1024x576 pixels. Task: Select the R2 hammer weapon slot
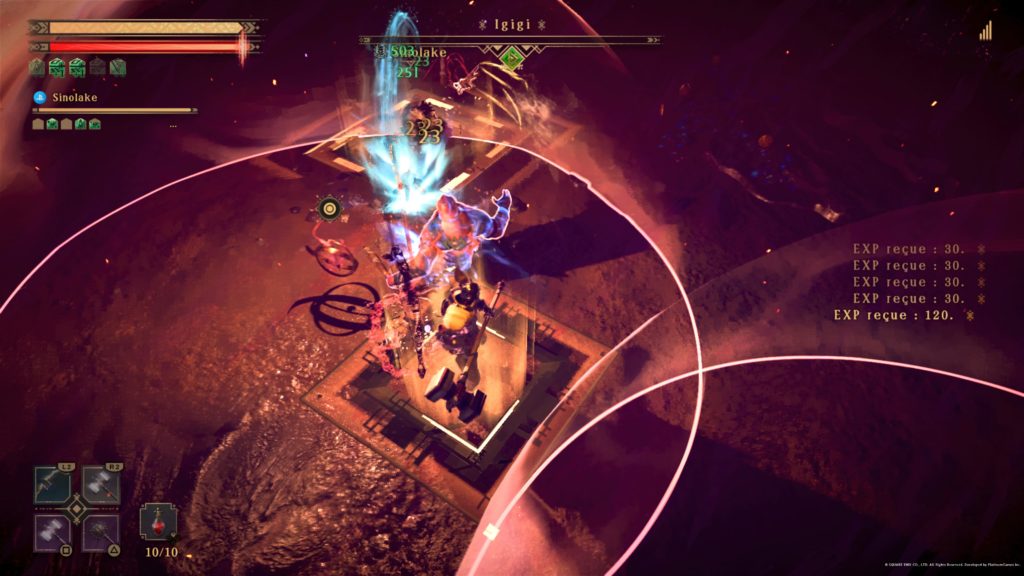coord(101,486)
